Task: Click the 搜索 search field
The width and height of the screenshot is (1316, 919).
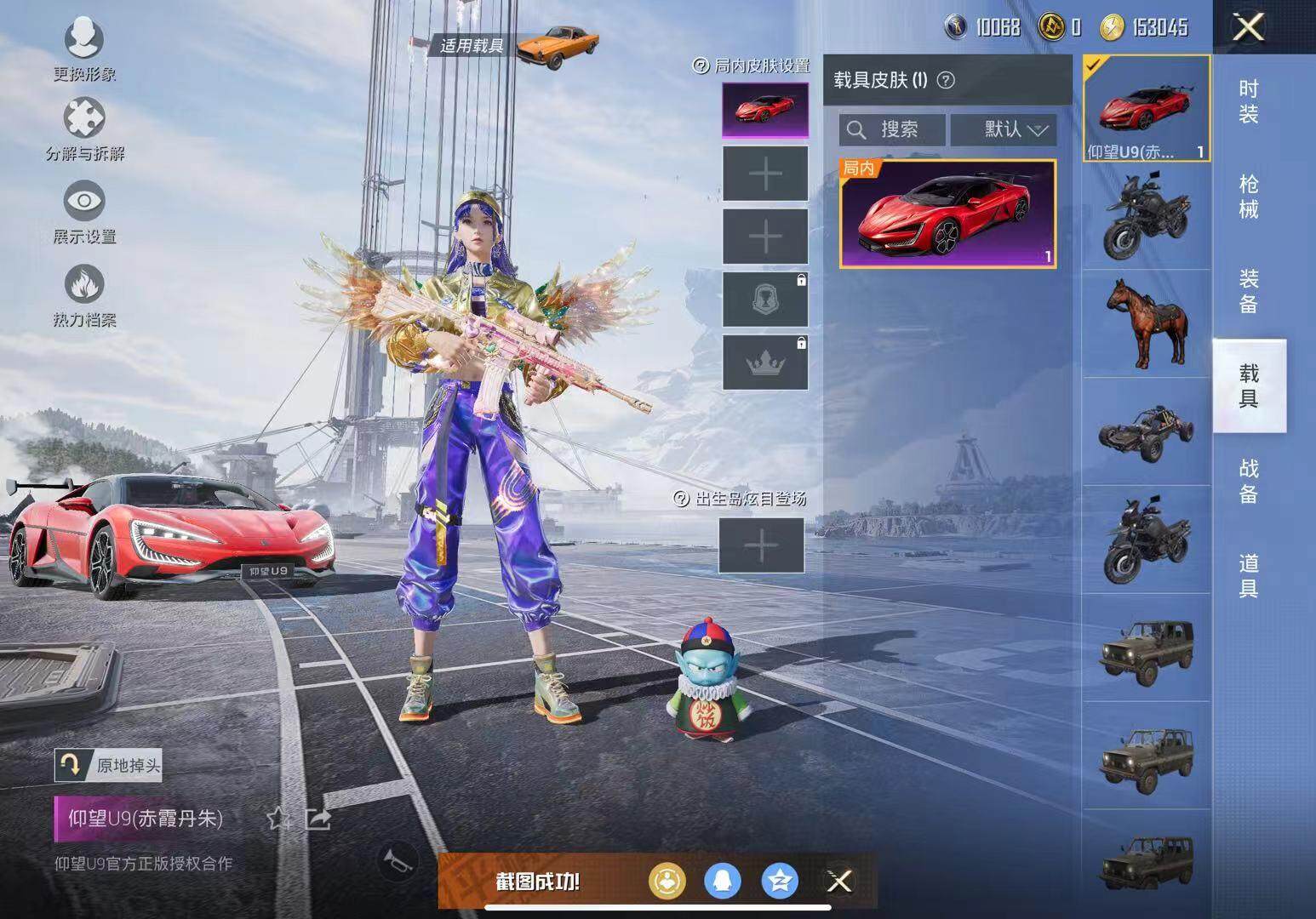Action: pos(892,129)
